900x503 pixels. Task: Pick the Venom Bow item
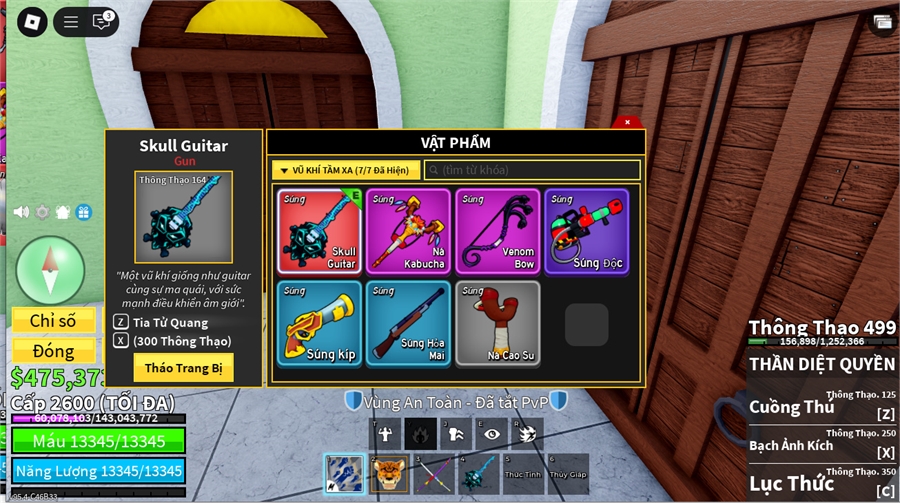[x=497, y=231]
